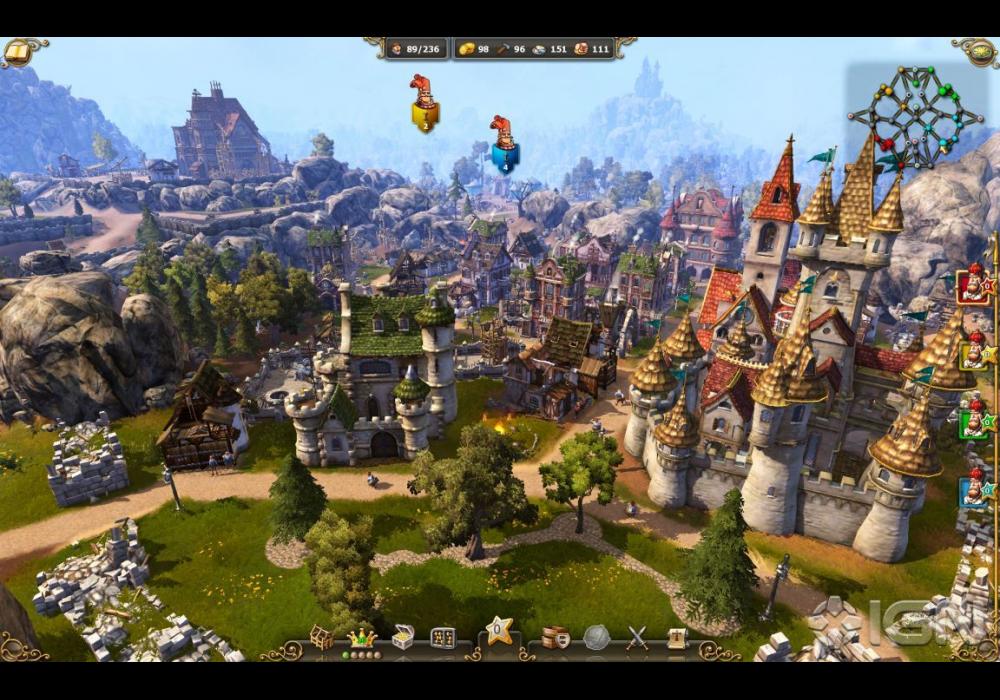Click the victory points star

pos(499,631)
